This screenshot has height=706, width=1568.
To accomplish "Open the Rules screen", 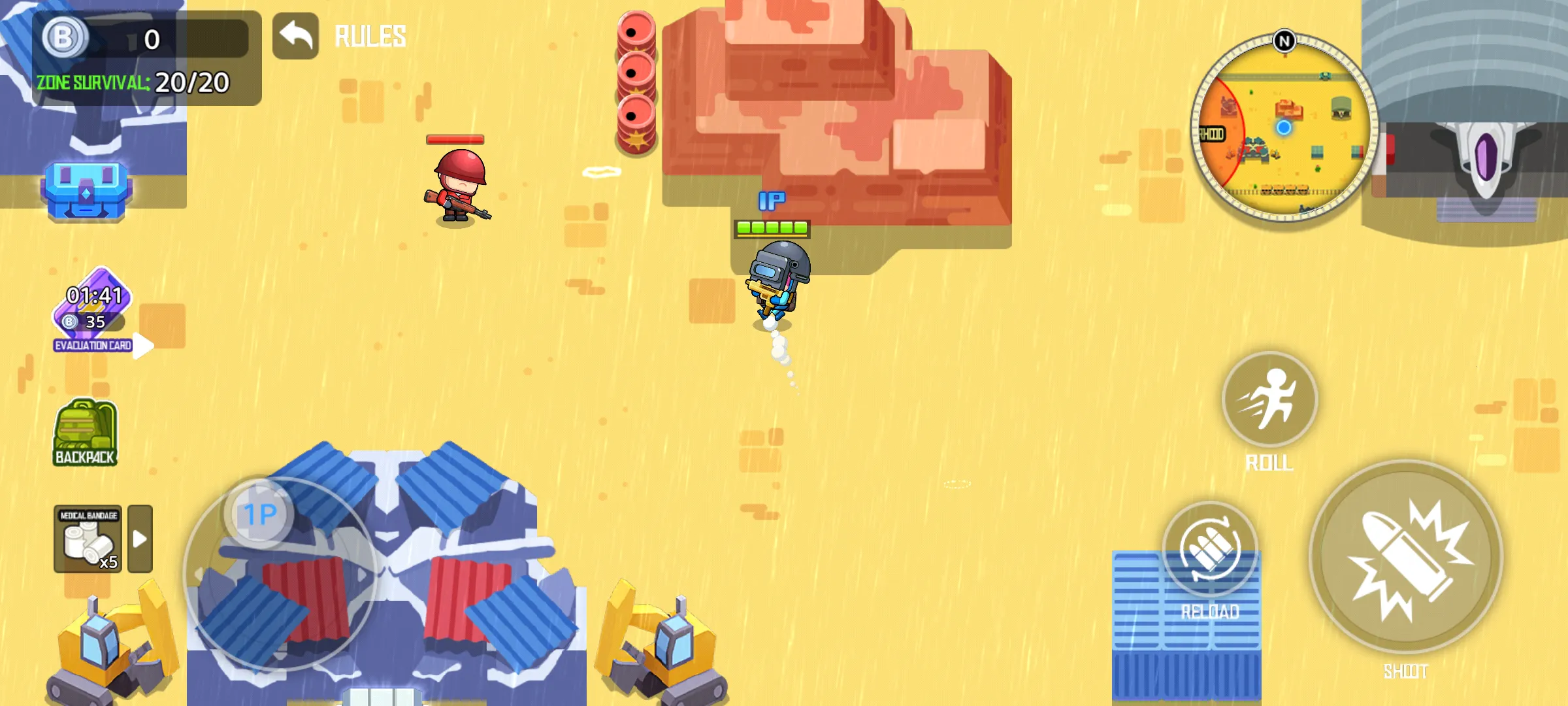I will click(370, 37).
